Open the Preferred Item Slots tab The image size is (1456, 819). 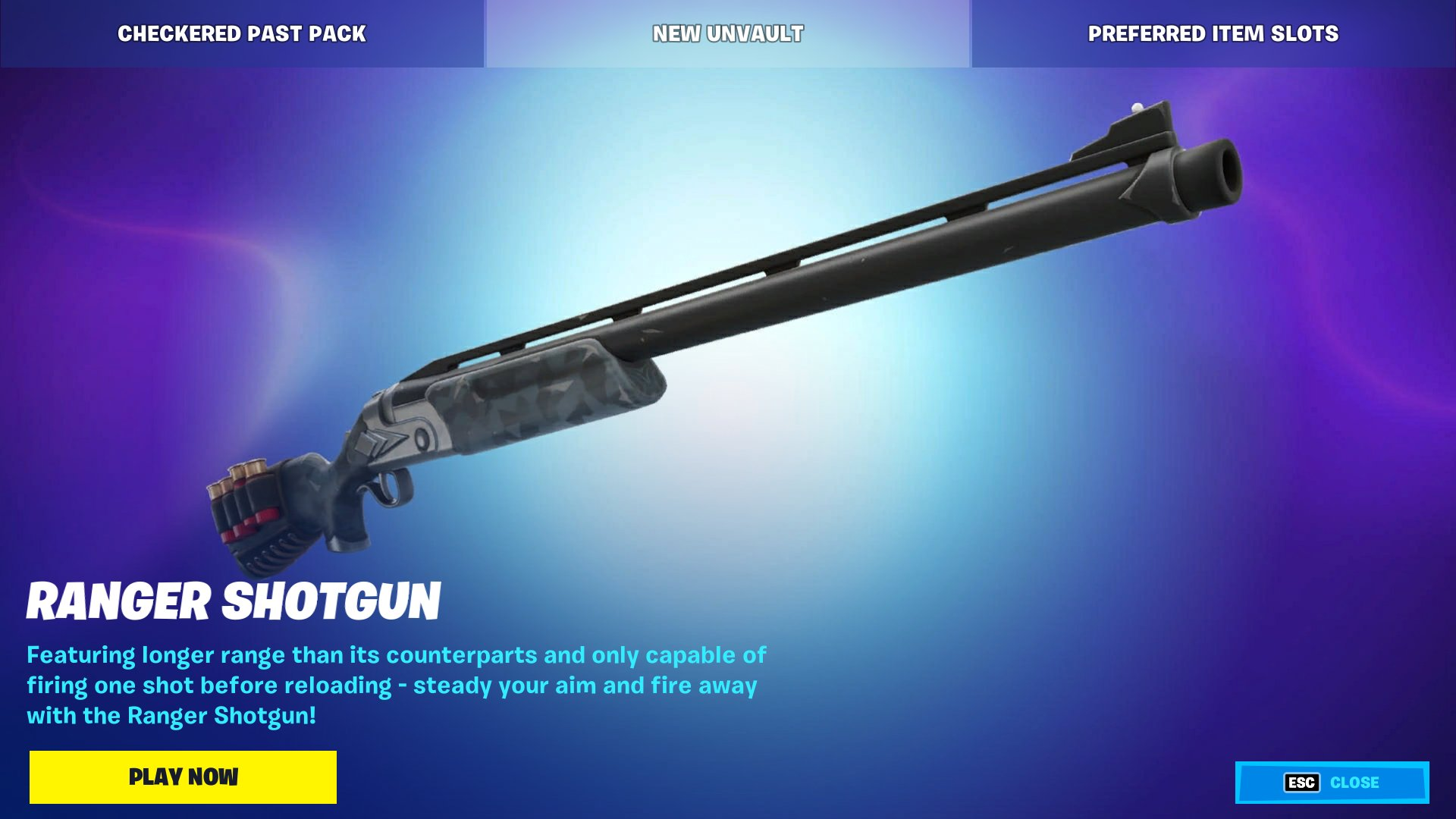click(x=1213, y=33)
